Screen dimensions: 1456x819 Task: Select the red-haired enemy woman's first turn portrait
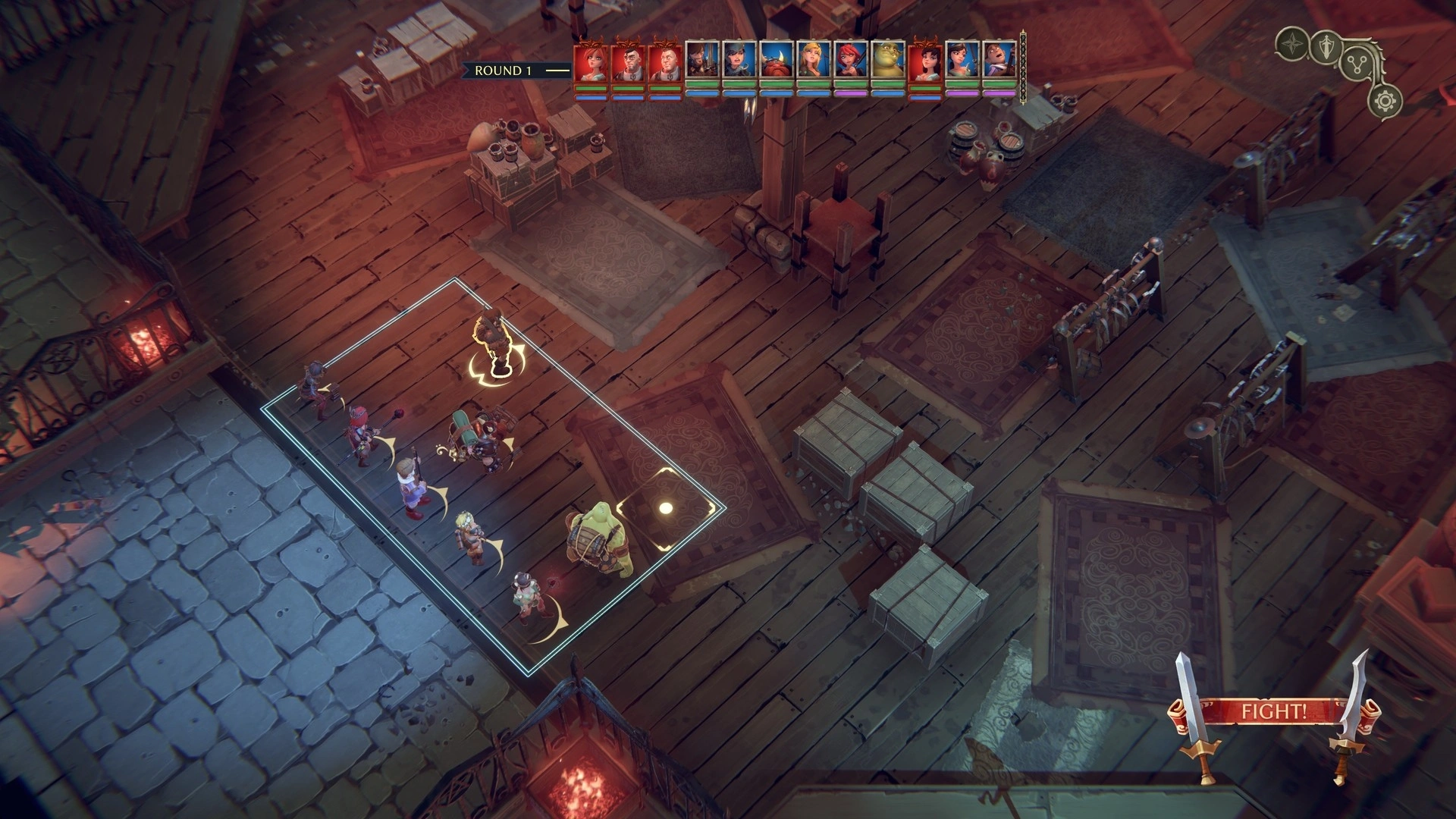coord(591,61)
